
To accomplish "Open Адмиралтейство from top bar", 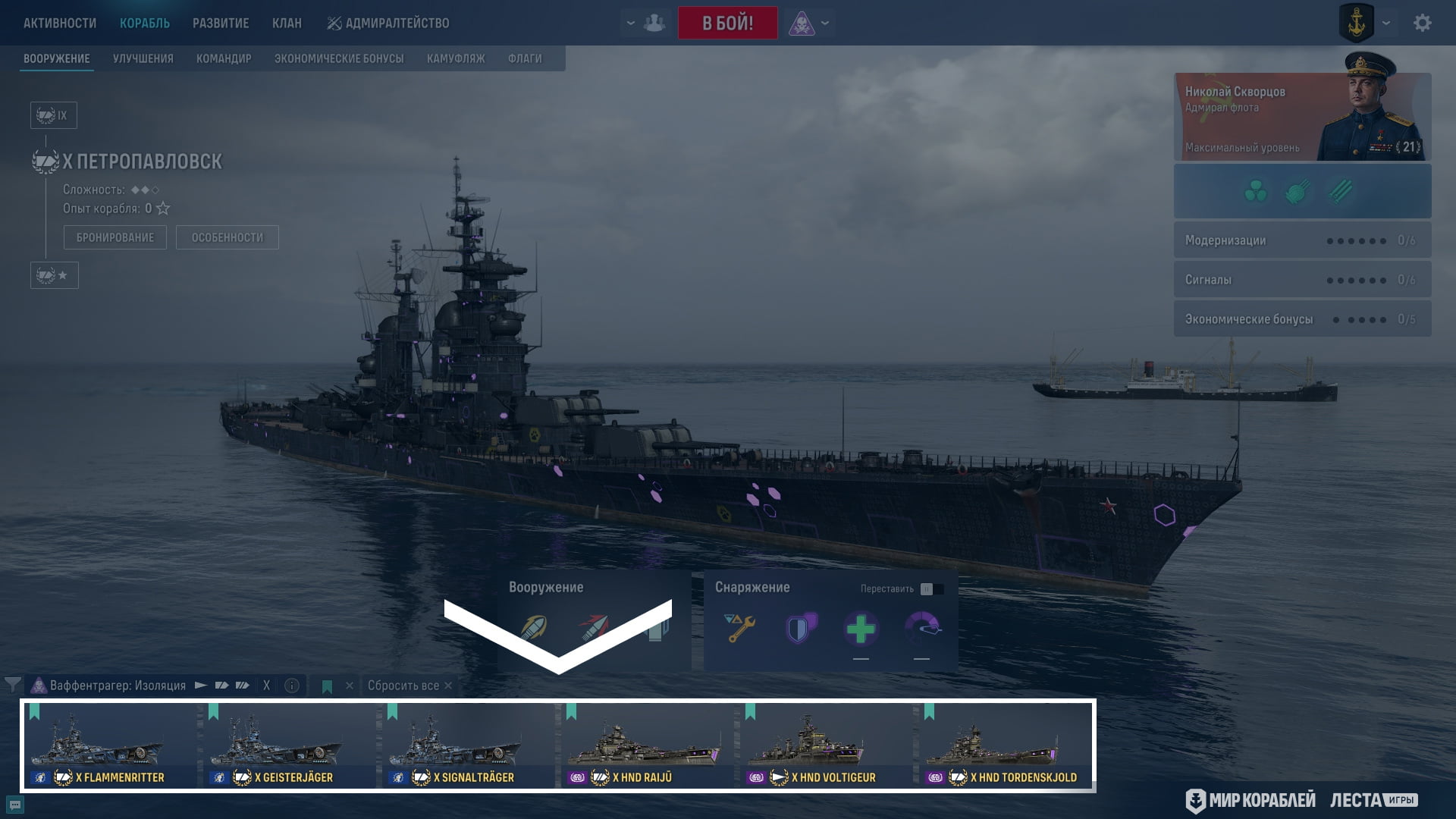I will pos(388,23).
